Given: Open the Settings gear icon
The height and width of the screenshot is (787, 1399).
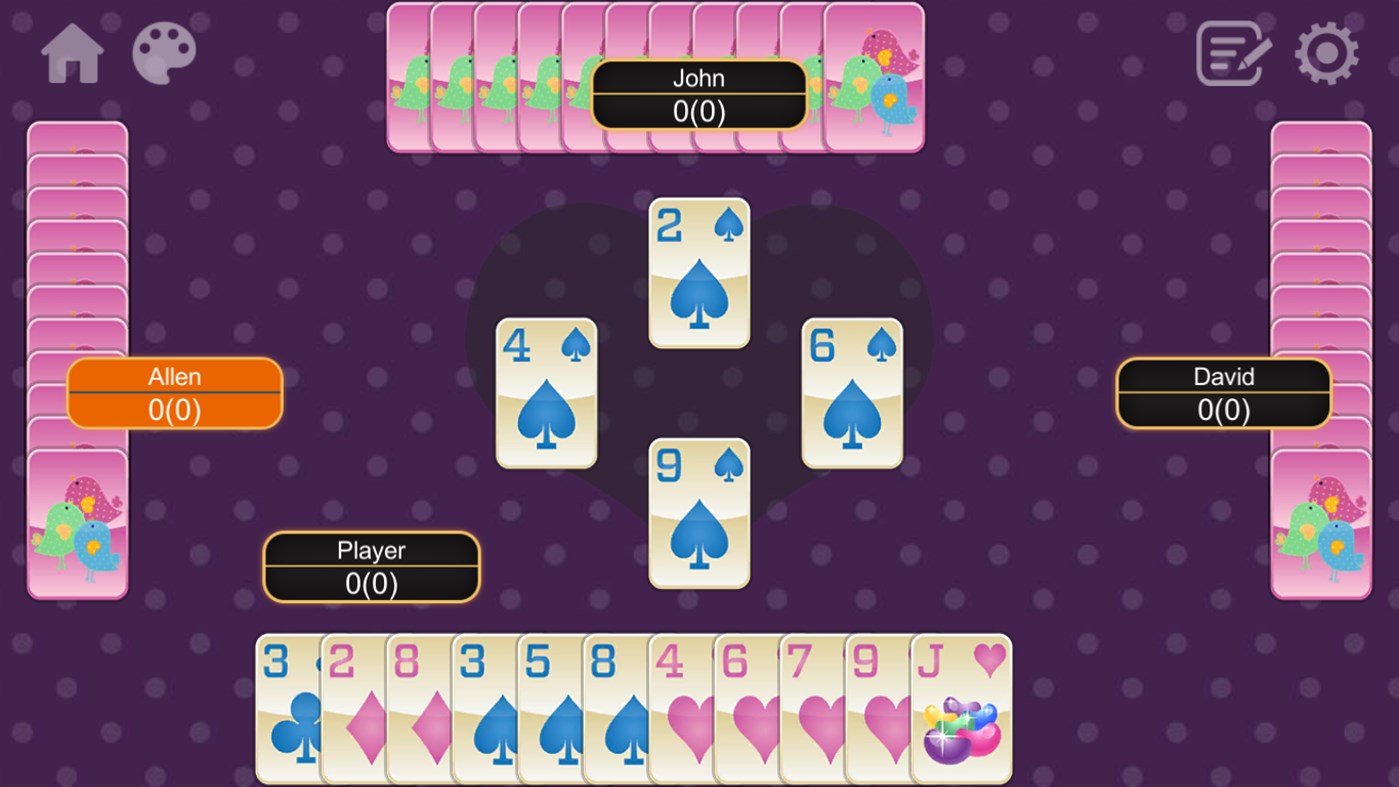Looking at the screenshot, I should [x=1327, y=54].
